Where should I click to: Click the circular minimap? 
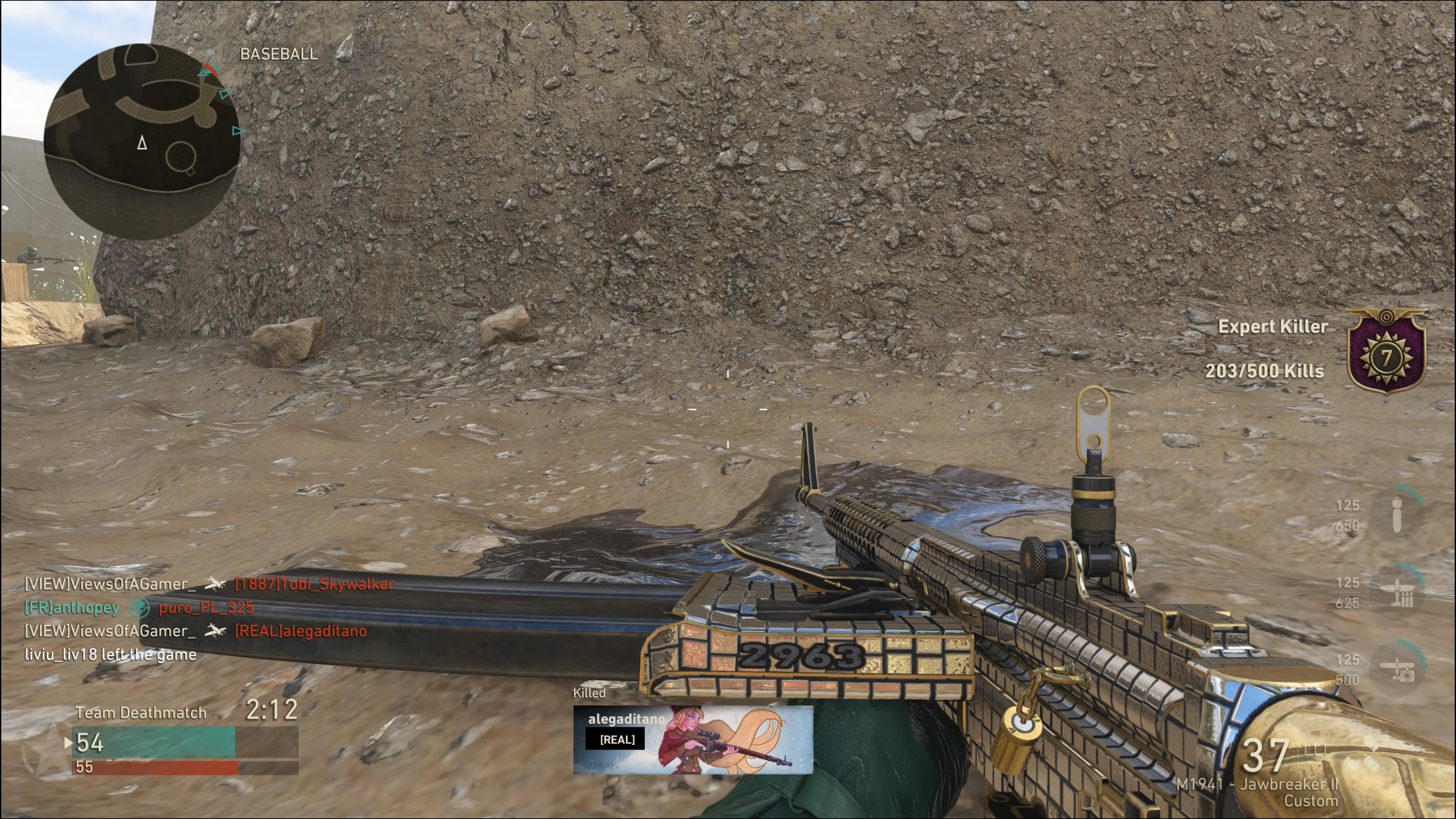[x=141, y=141]
